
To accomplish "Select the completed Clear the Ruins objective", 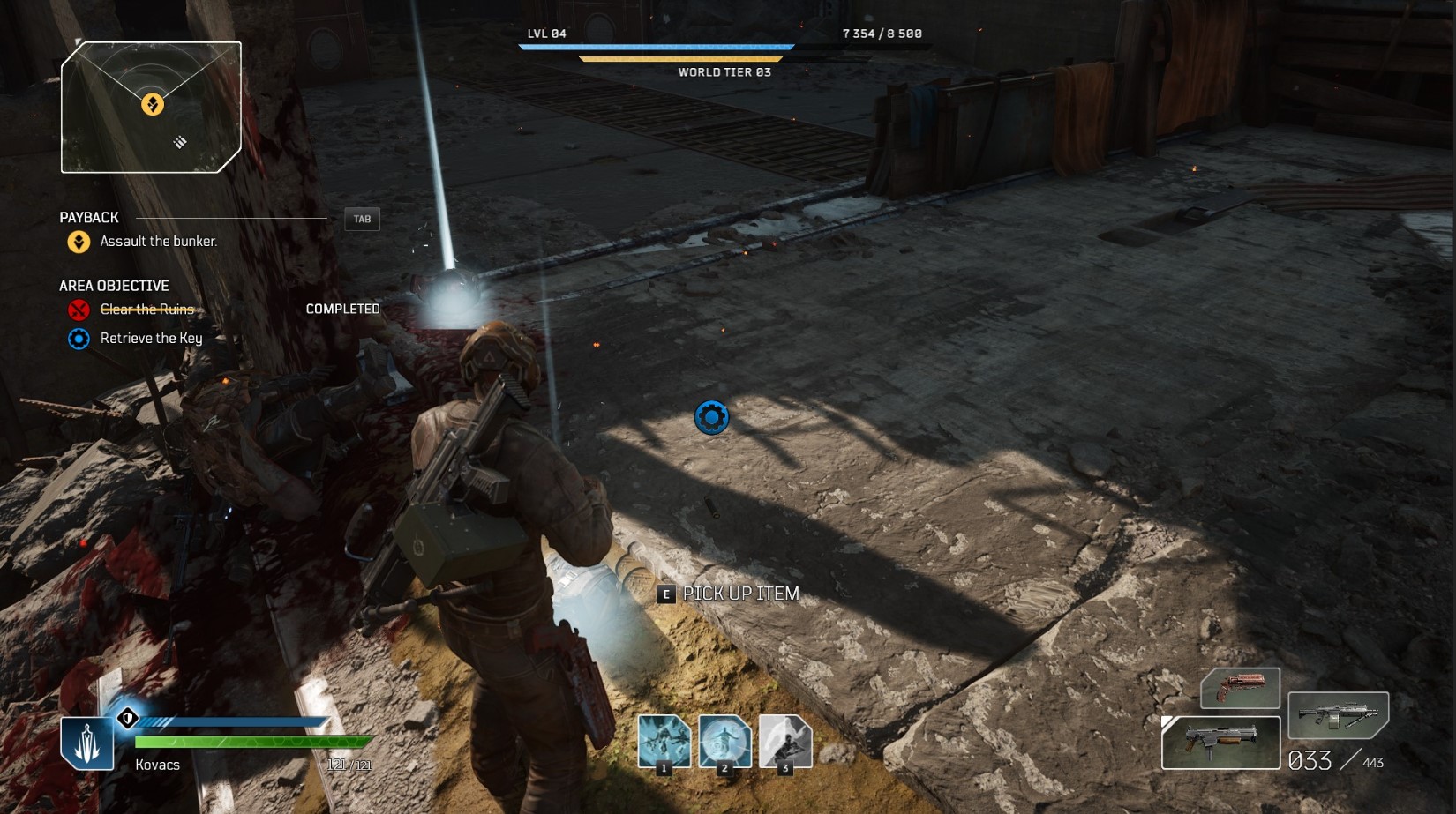I will pos(146,310).
